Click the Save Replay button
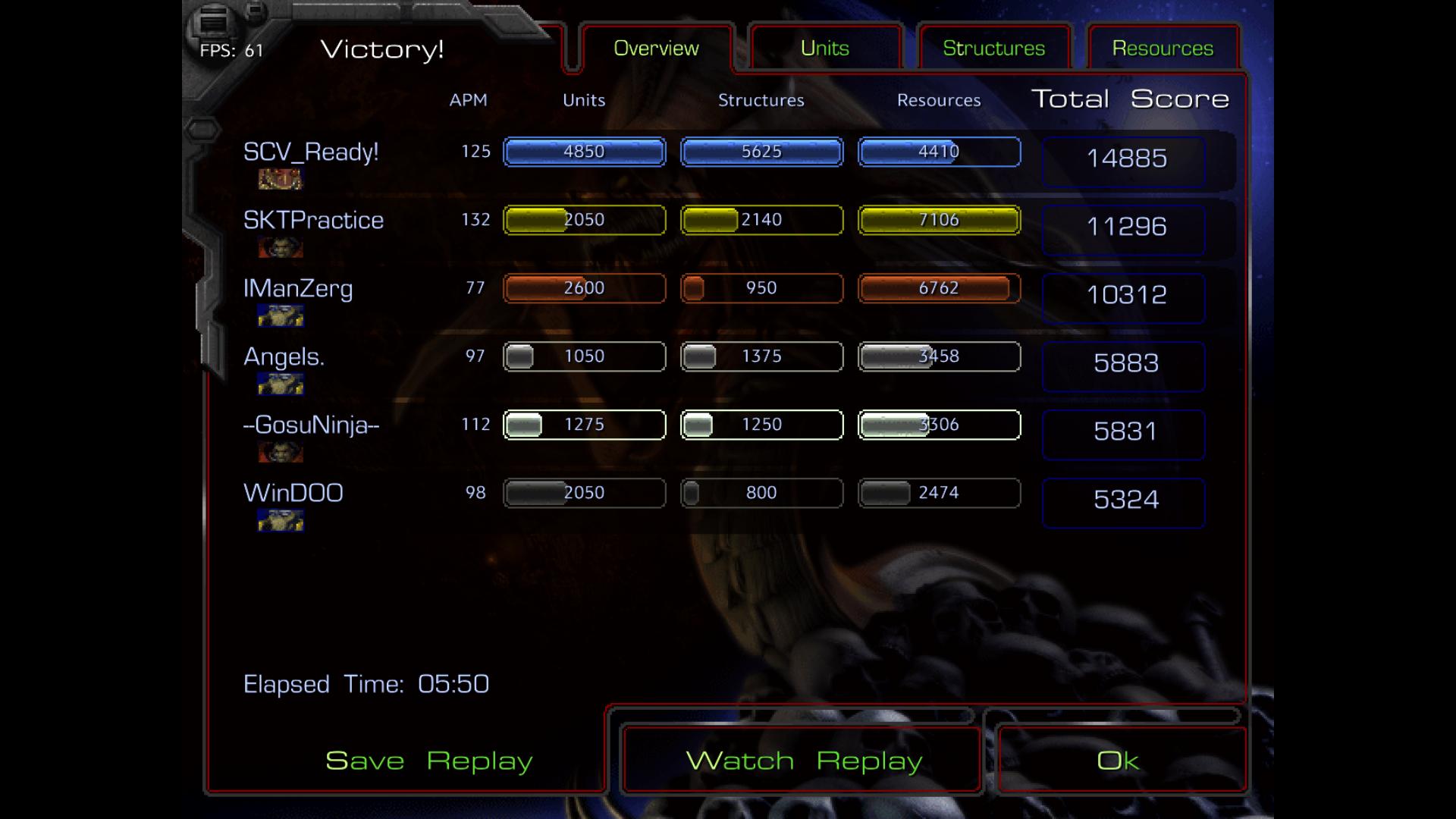Image resolution: width=1456 pixels, height=819 pixels. (x=428, y=761)
